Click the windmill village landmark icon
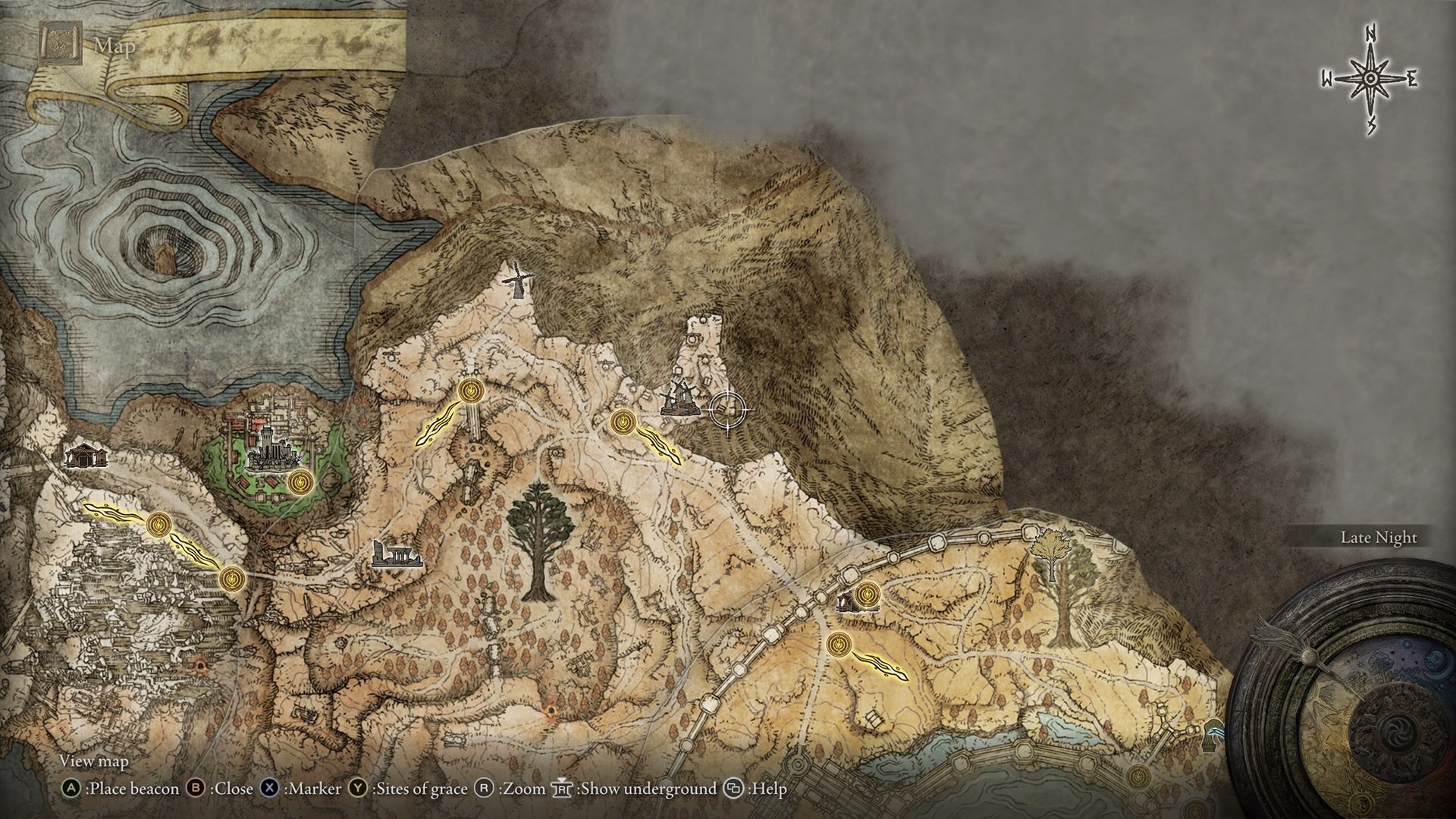This screenshot has width=1456, height=819. [x=679, y=399]
